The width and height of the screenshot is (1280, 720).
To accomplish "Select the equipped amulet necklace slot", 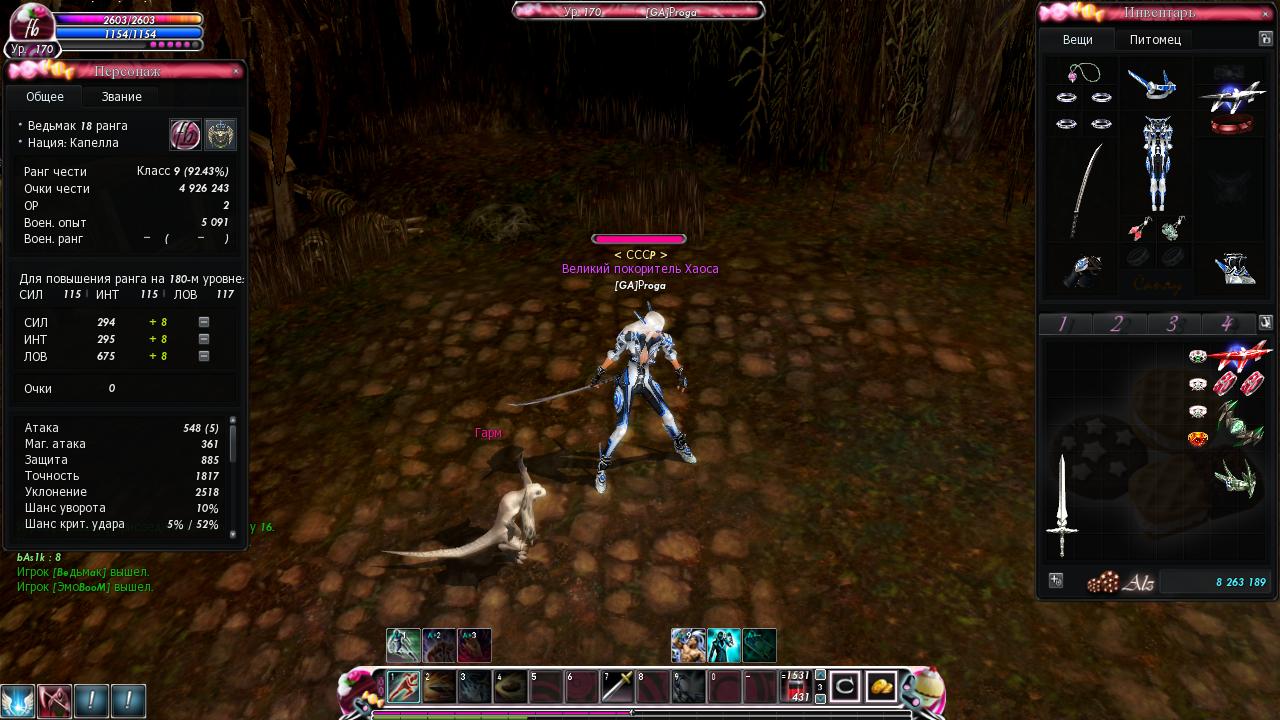I will [1084, 74].
